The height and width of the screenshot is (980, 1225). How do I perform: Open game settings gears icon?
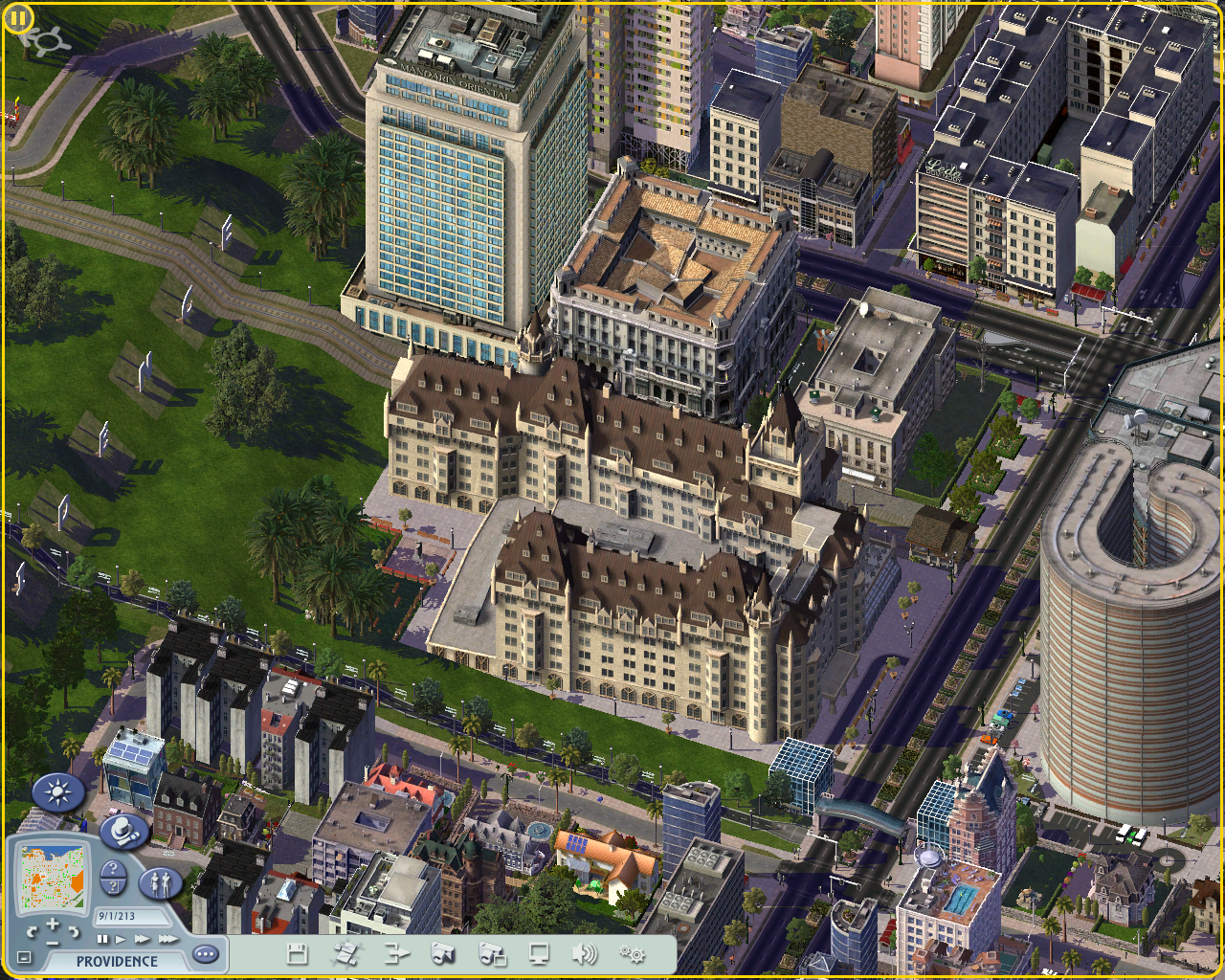tap(633, 953)
